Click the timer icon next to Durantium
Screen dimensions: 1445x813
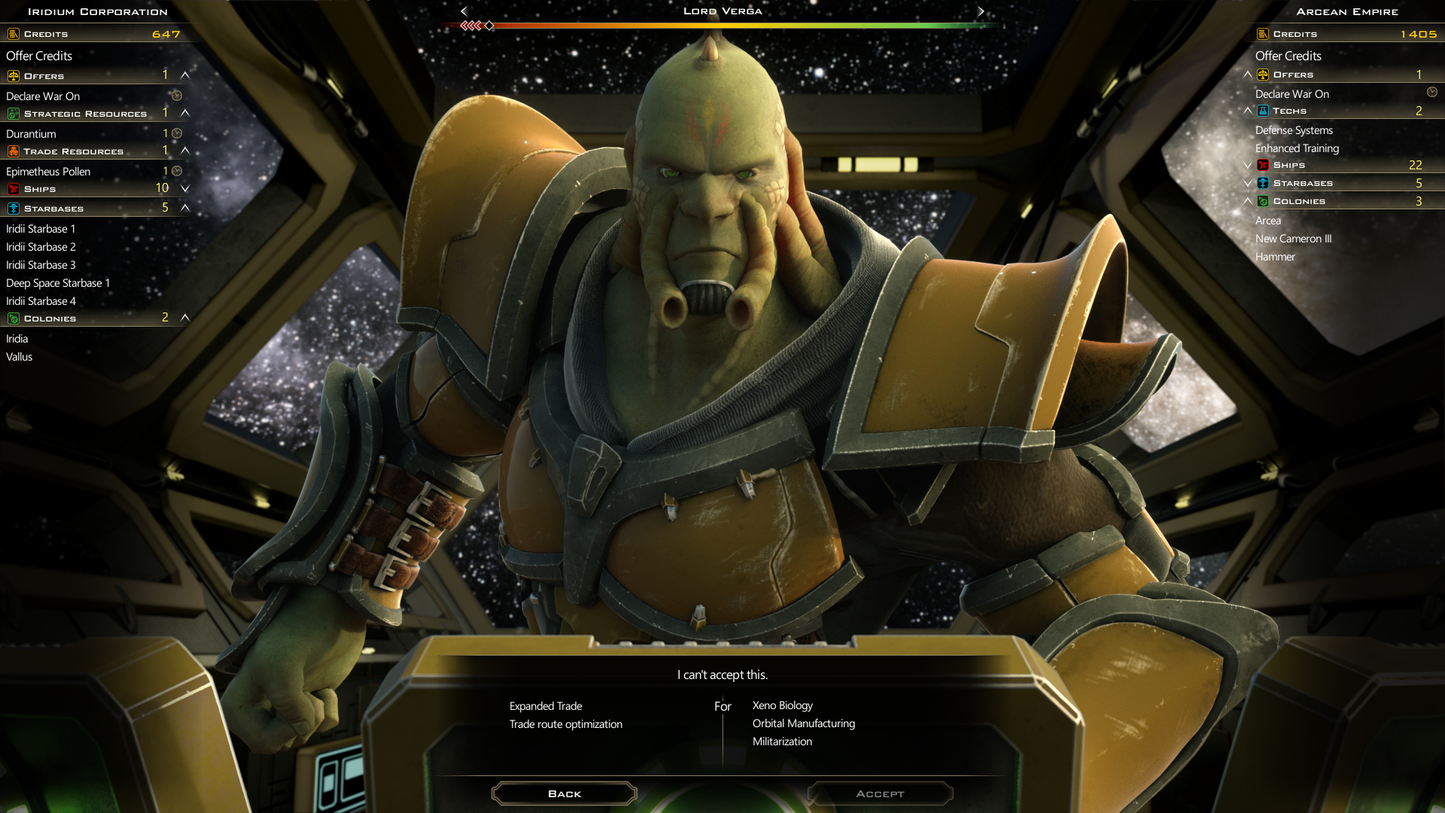[x=175, y=133]
